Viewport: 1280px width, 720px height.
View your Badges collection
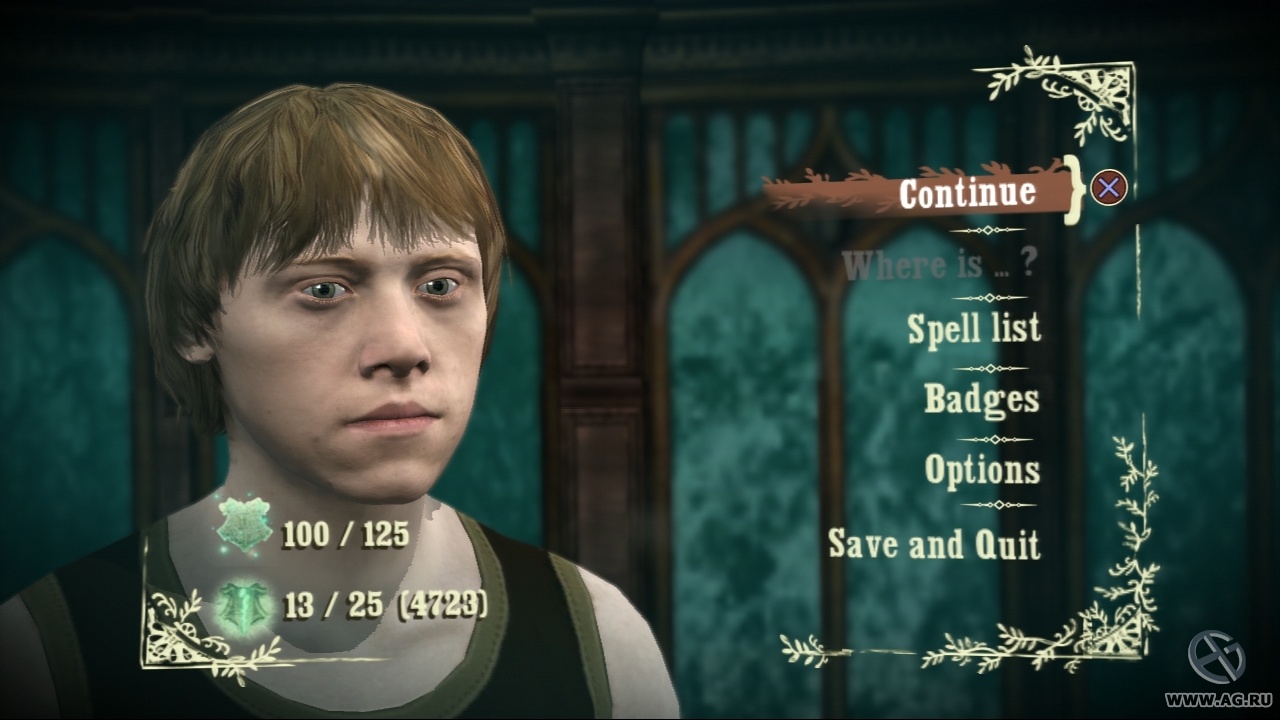[982, 400]
